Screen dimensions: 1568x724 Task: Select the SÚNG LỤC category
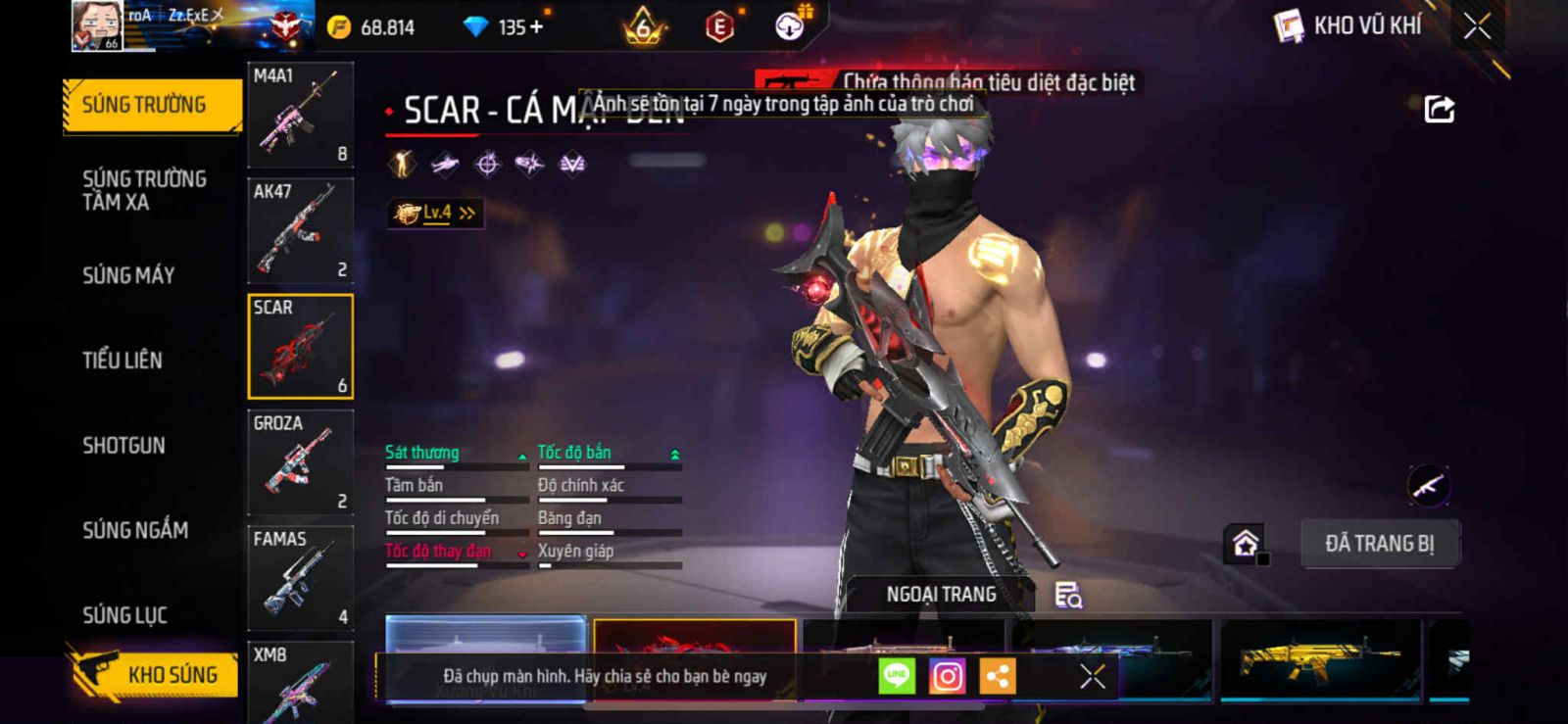click(124, 615)
